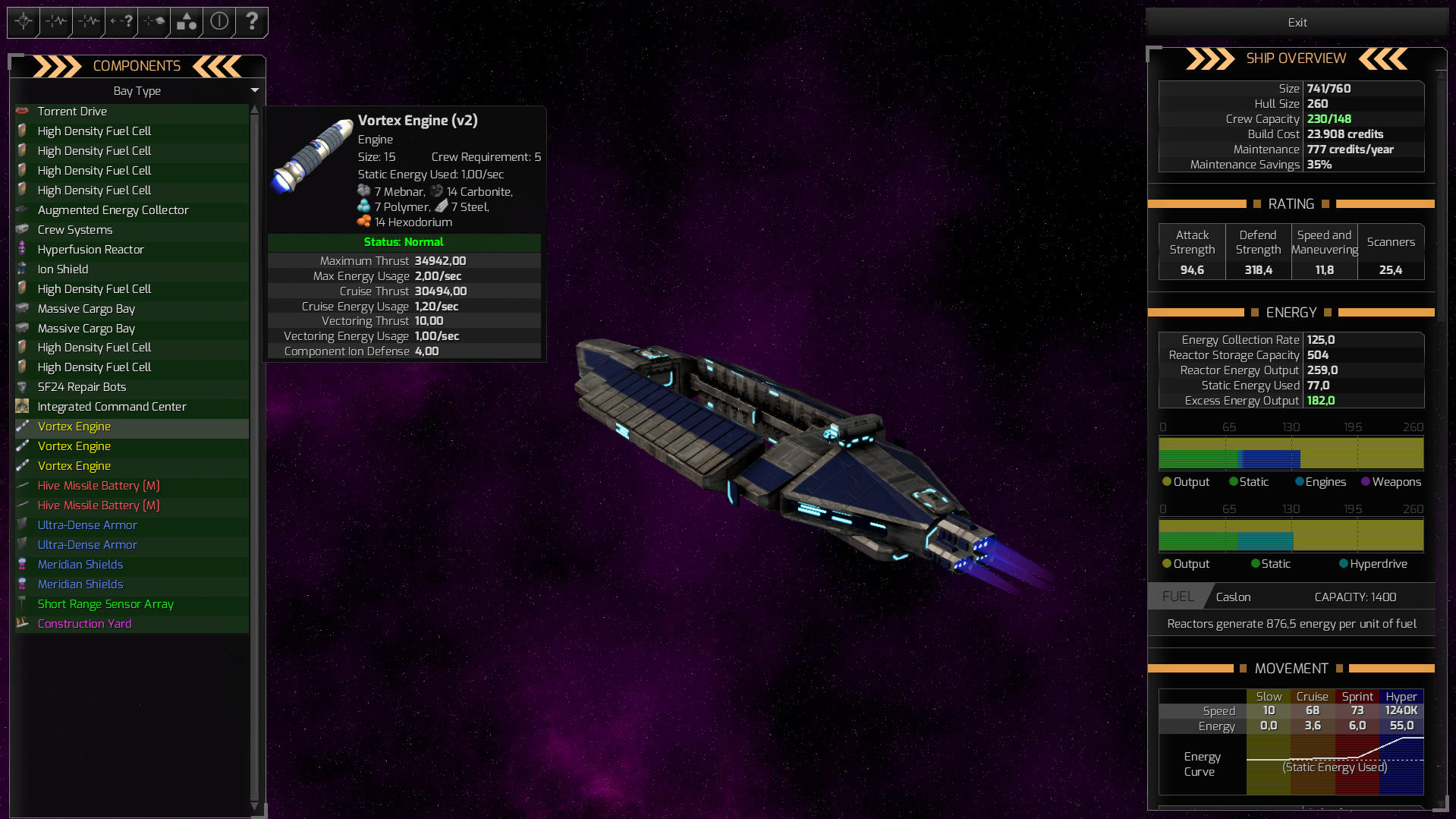Image resolution: width=1456 pixels, height=819 pixels.
Task: Click the first waveform signal icon in toolbar
Action: coord(55,21)
